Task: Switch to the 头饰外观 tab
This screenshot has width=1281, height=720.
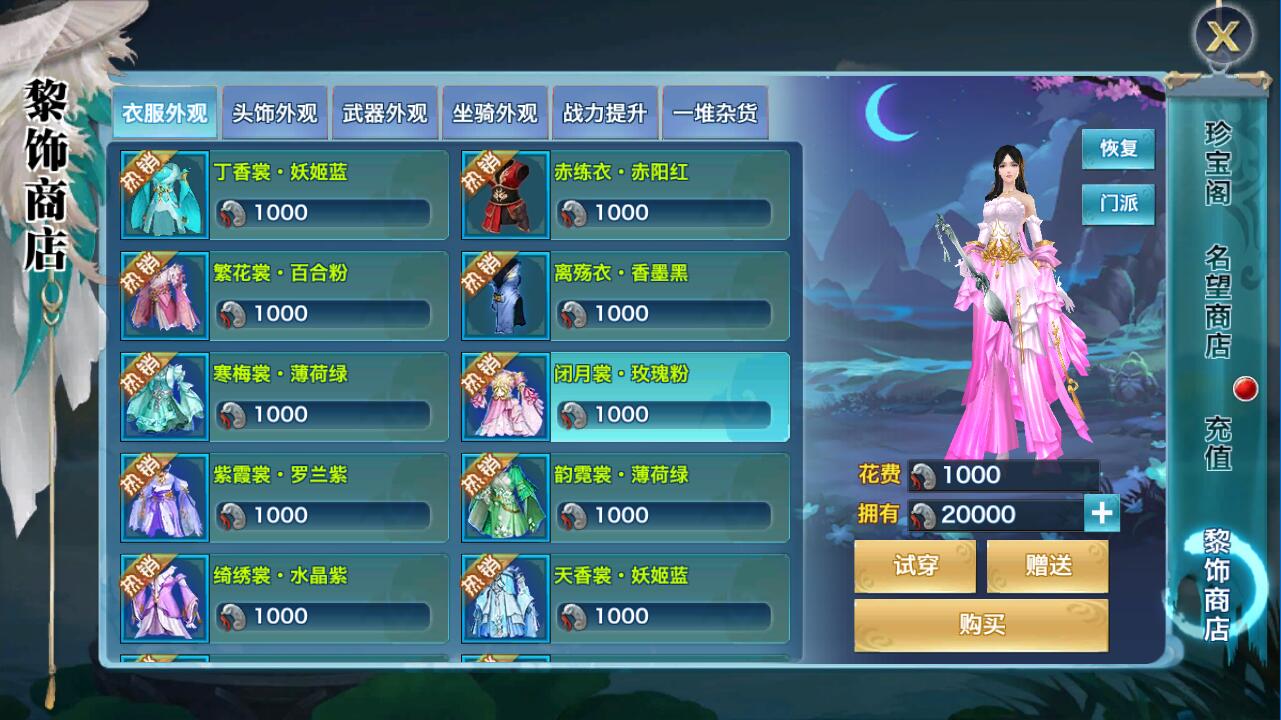Action: tap(275, 113)
